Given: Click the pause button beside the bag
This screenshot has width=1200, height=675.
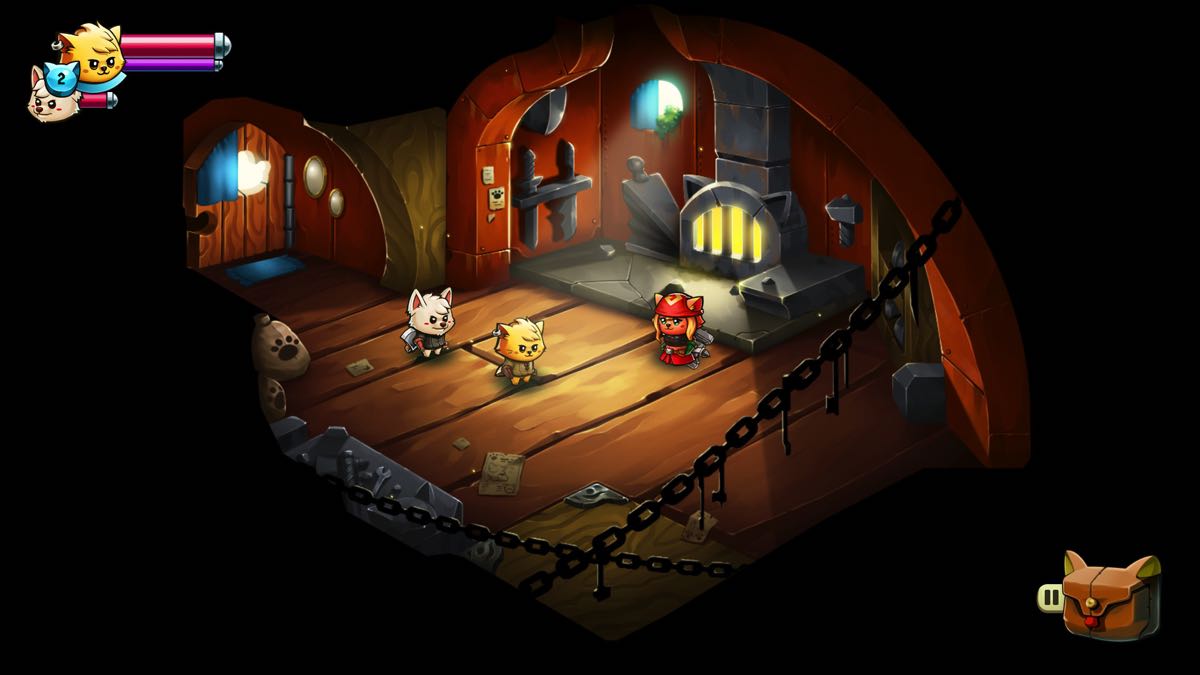Looking at the screenshot, I should tap(1050, 598).
